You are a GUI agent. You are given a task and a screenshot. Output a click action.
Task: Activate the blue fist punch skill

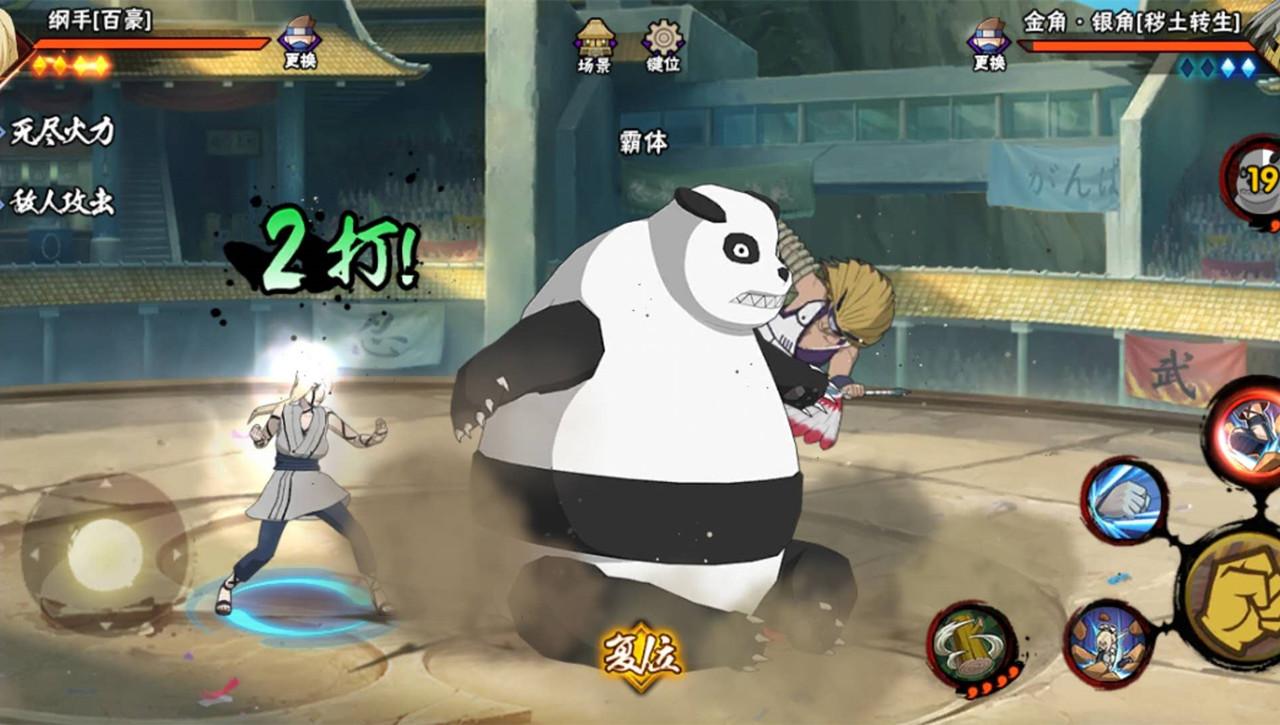[x=1124, y=500]
